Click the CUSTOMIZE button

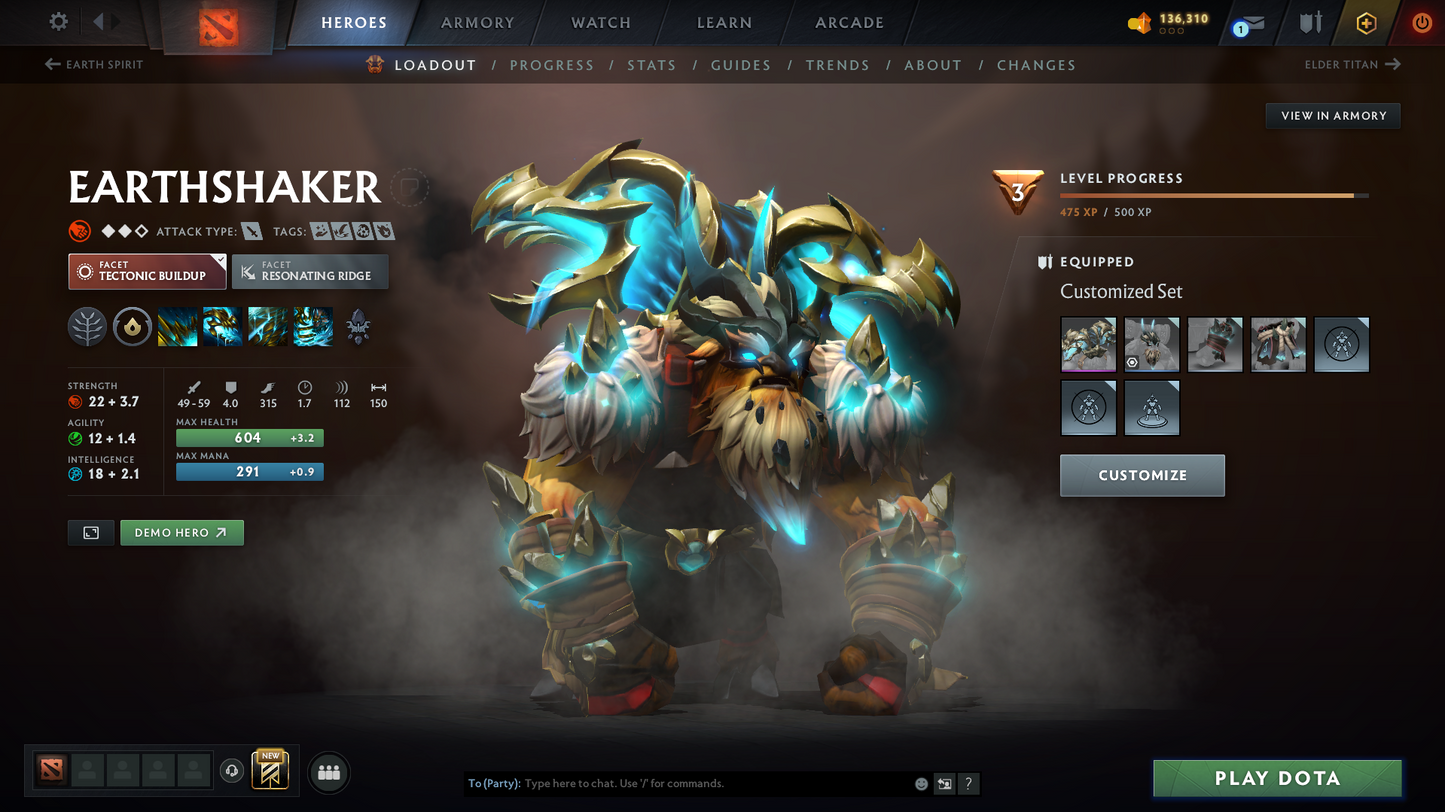(1142, 475)
